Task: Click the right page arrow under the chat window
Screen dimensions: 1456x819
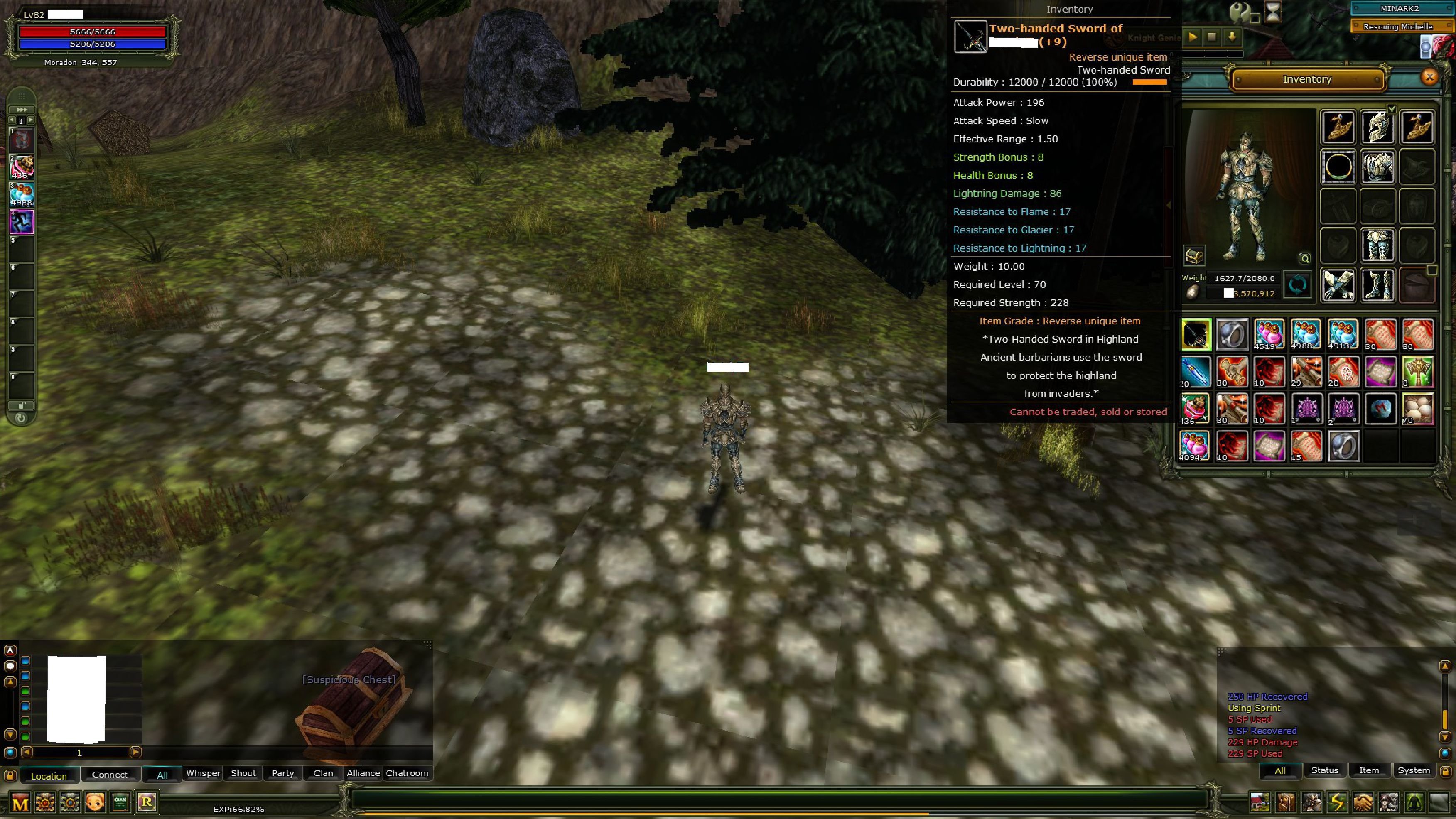Action: click(x=136, y=752)
